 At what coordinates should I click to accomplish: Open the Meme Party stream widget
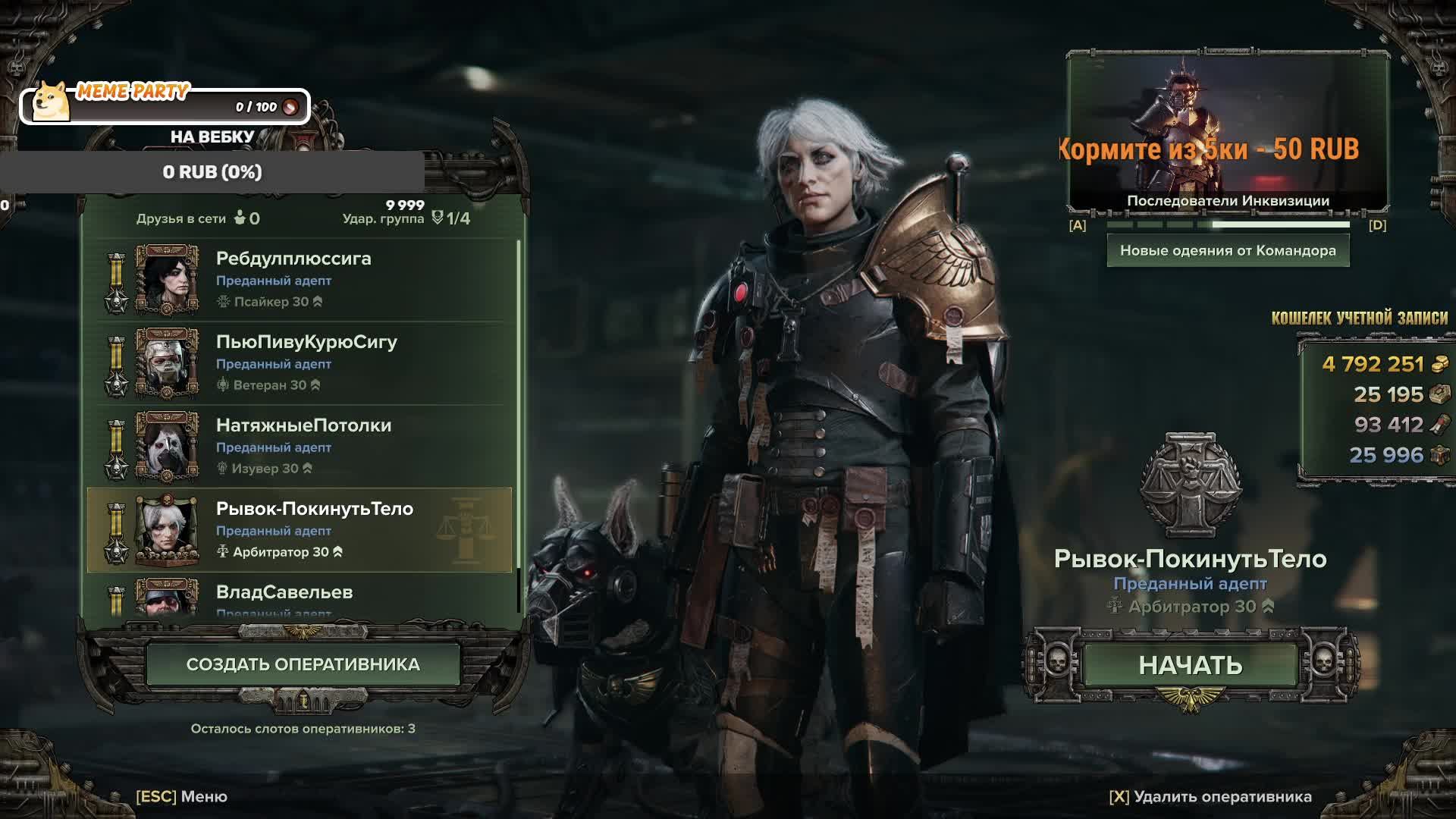[165, 105]
